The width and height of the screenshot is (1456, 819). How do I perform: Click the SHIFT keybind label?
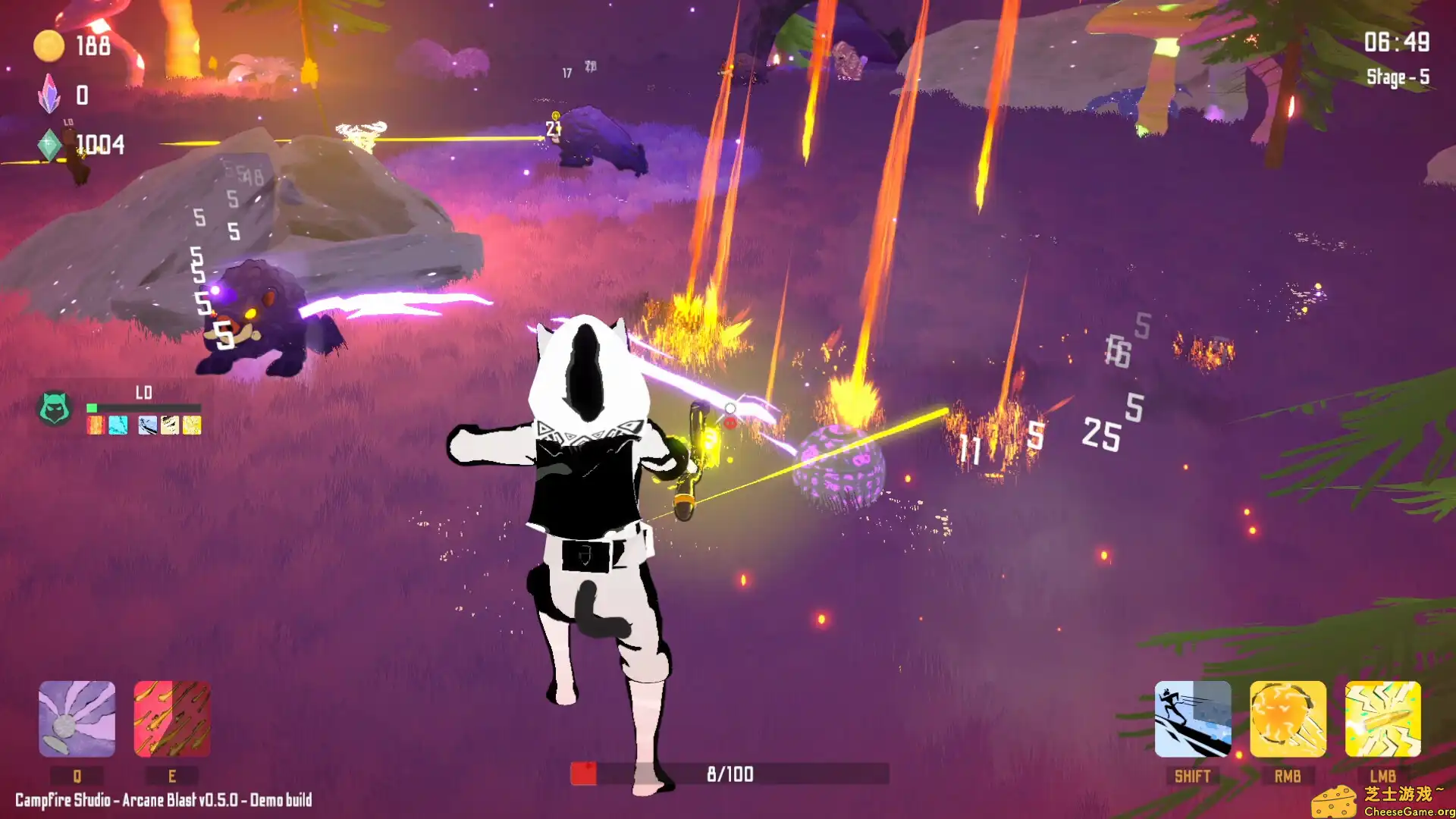coord(1193,775)
